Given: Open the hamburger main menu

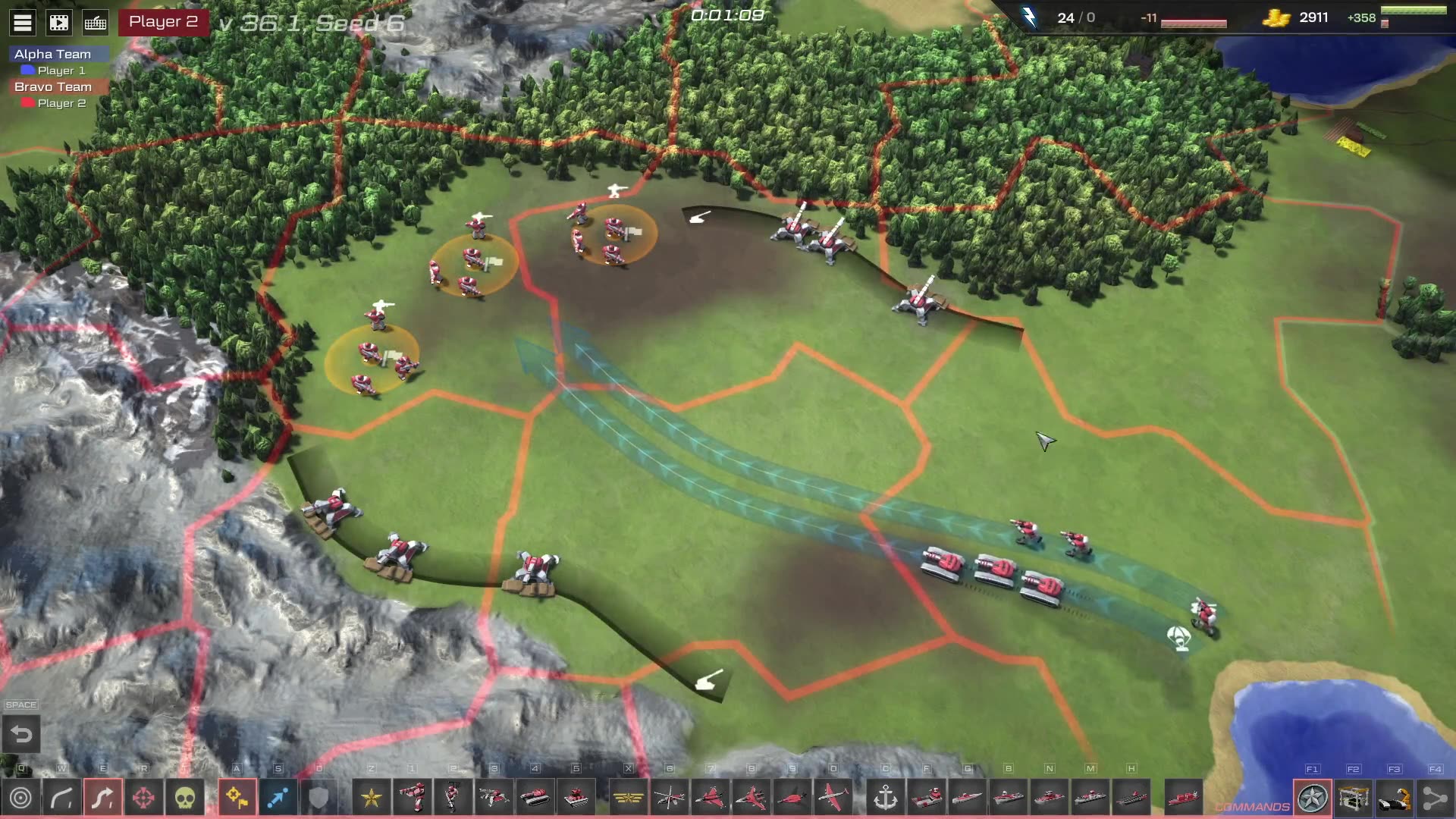Looking at the screenshot, I should pos(23,23).
